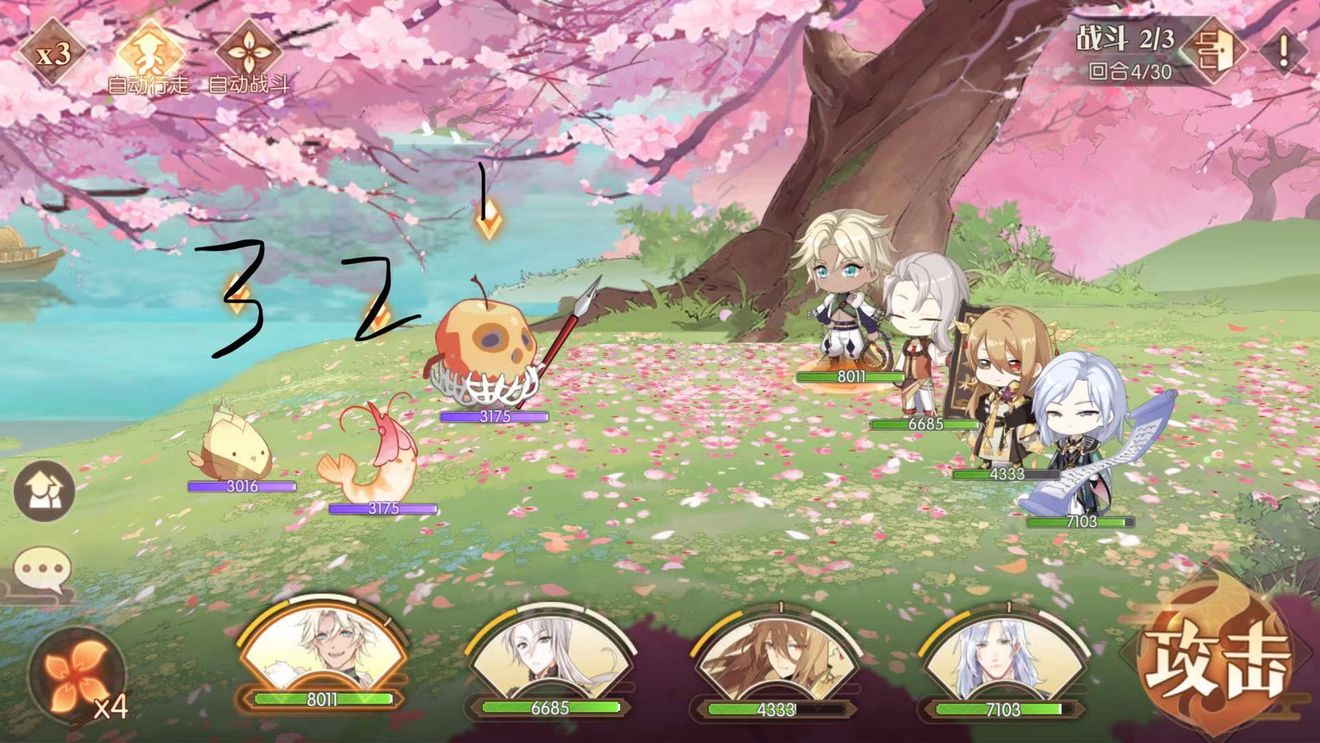The image size is (1320, 743).
Task: Open the chat speech bubble
Action: point(43,573)
